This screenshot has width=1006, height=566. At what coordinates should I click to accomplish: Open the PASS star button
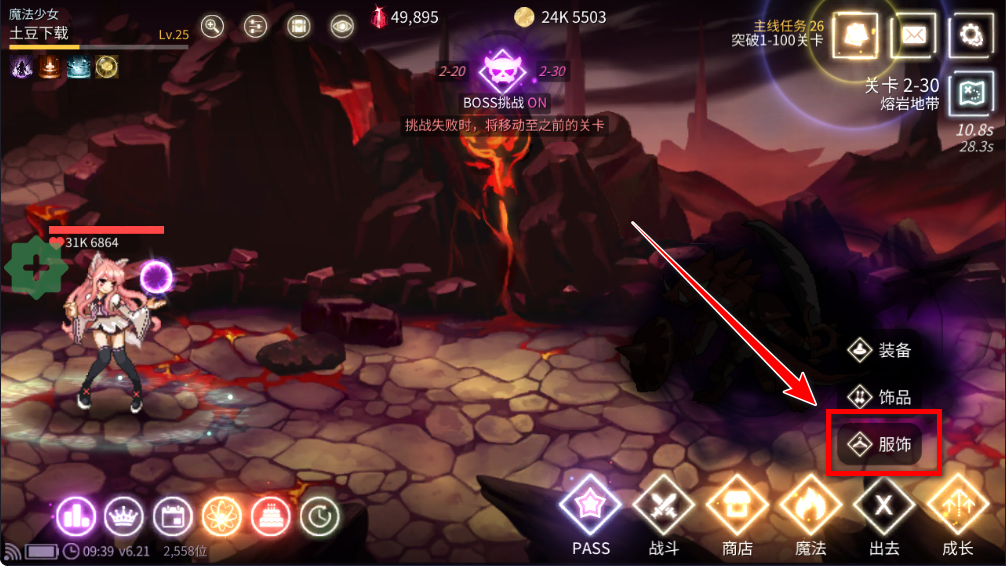591,508
